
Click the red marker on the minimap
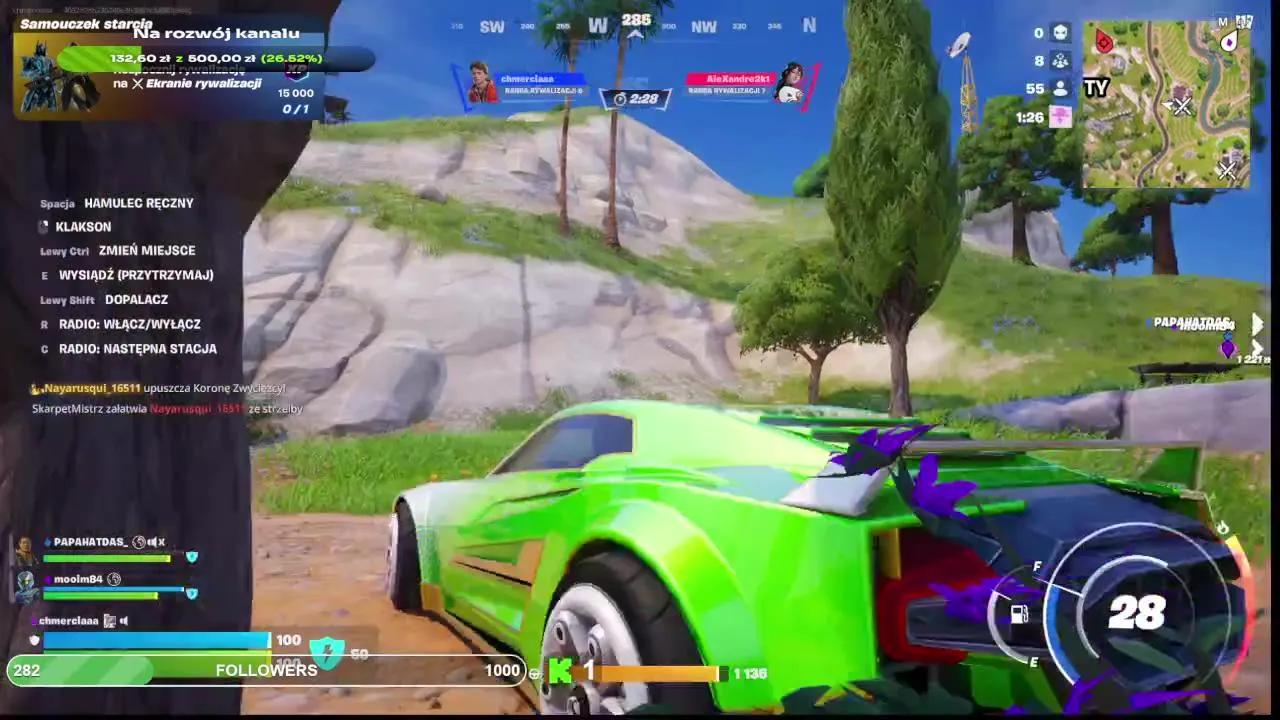[1103, 43]
